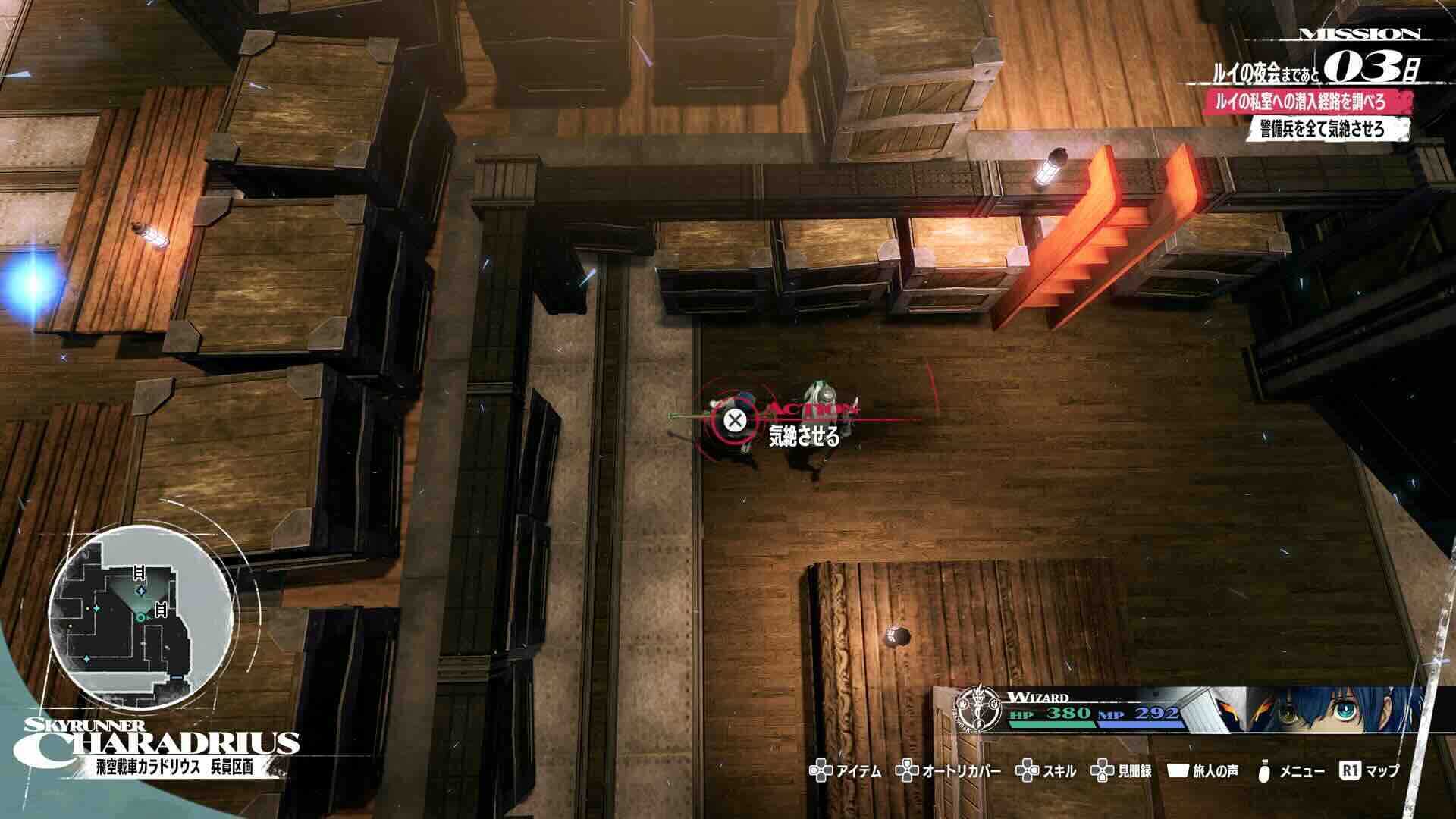Click the 見聞録 journal d-pad icon

(x=1102, y=771)
